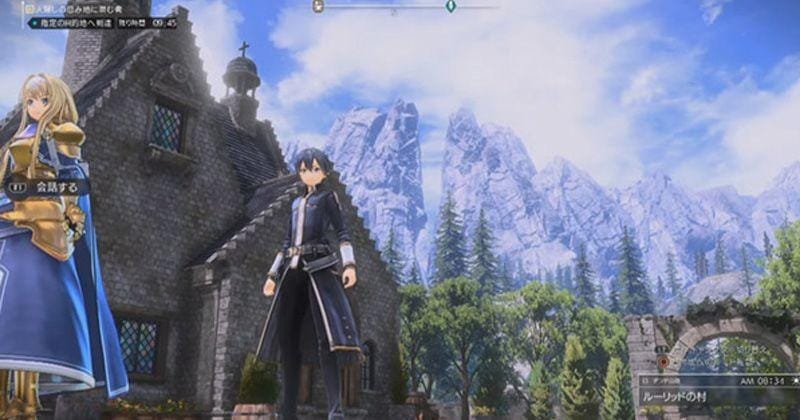Select the round marker at the compass bar's left end
Screen dimensions: 800x420
coord(318,6)
